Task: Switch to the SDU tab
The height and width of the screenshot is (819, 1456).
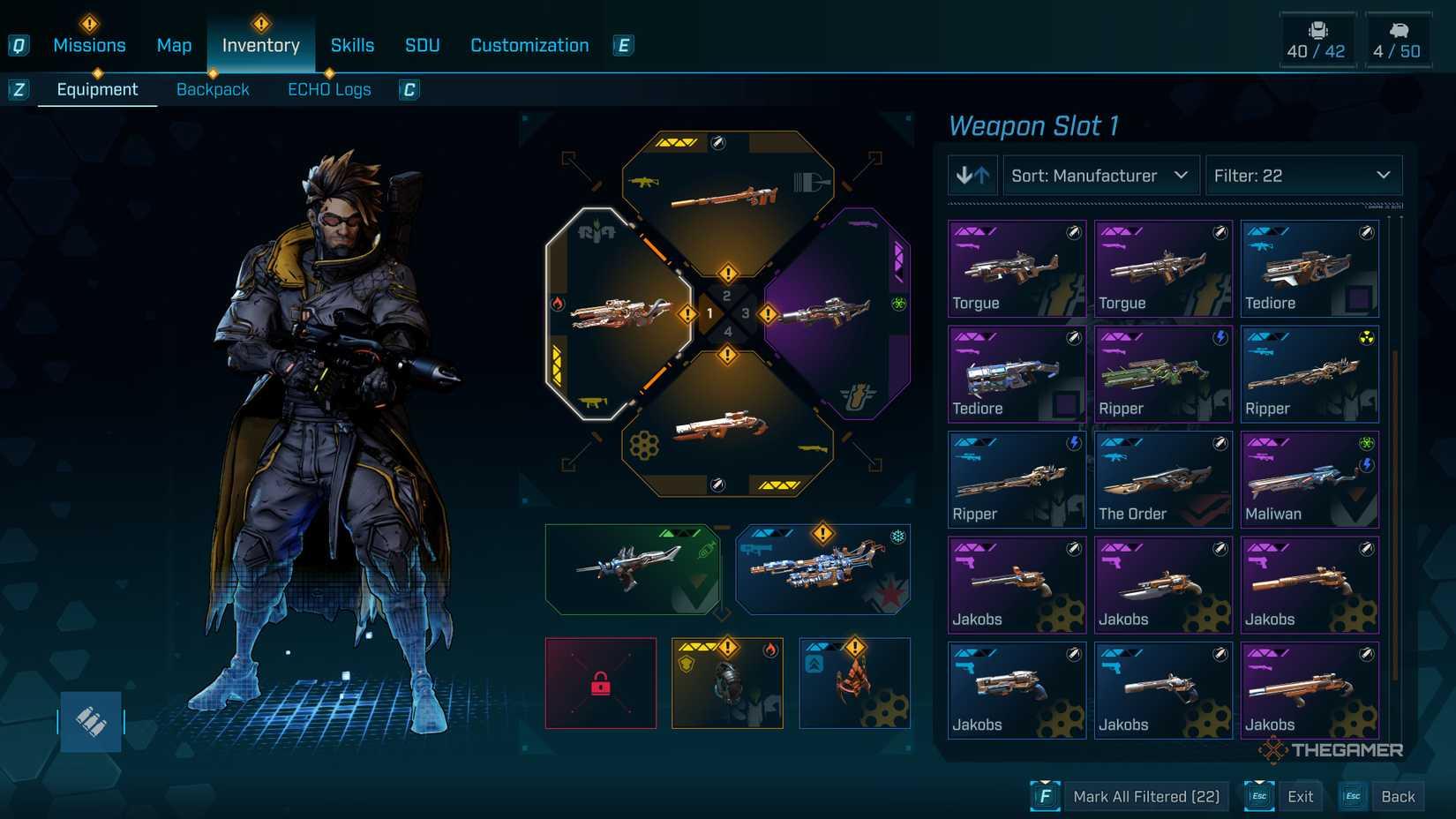Action: (422, 46)
